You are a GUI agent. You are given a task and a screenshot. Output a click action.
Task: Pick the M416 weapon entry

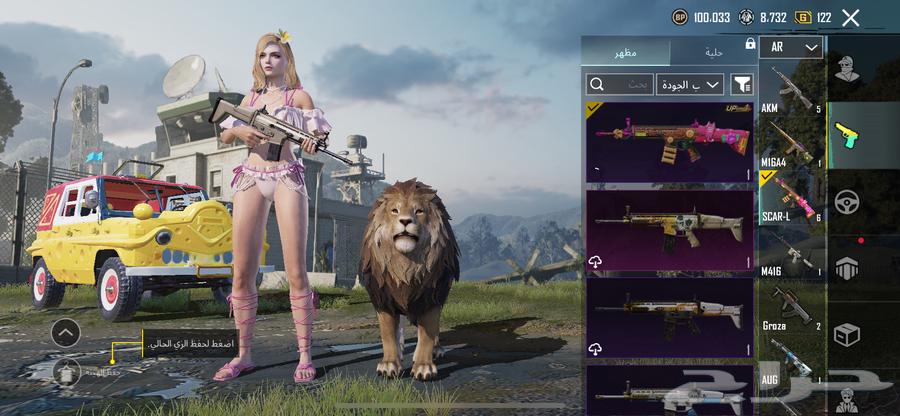point(791,252)
